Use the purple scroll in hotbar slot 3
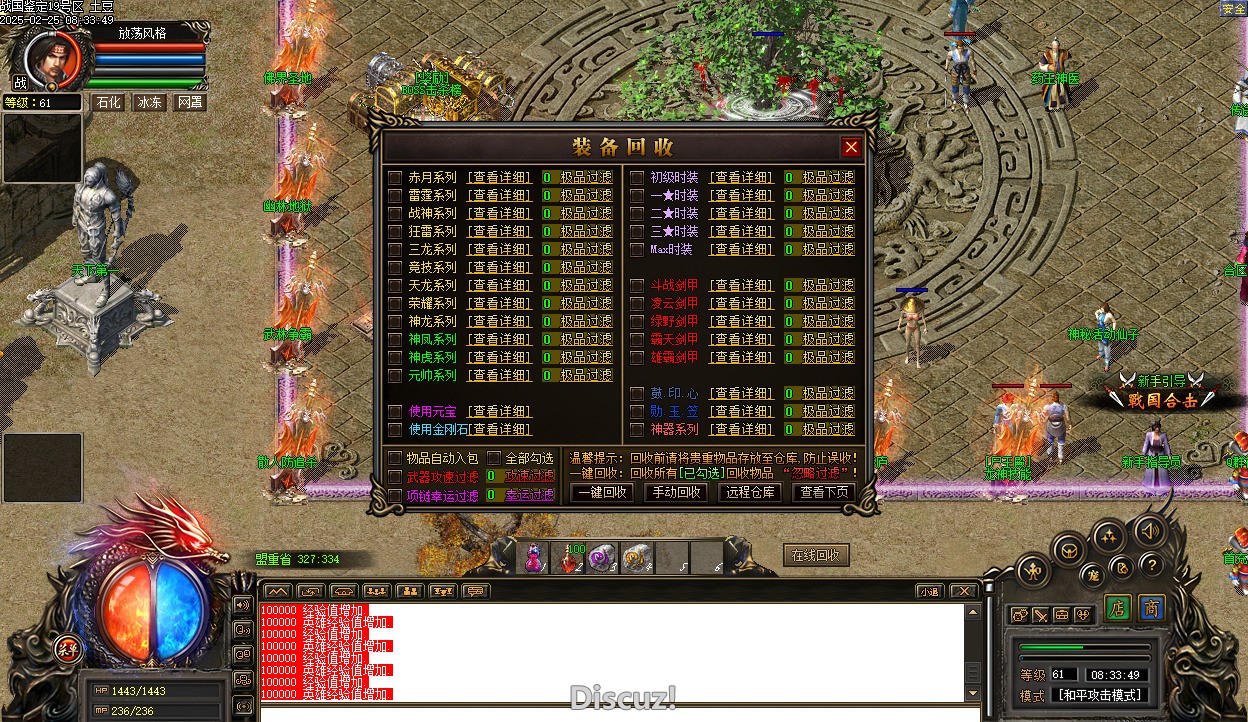Image resolution: width=1248 pixels, height=722 pixels. coord(602,558)
